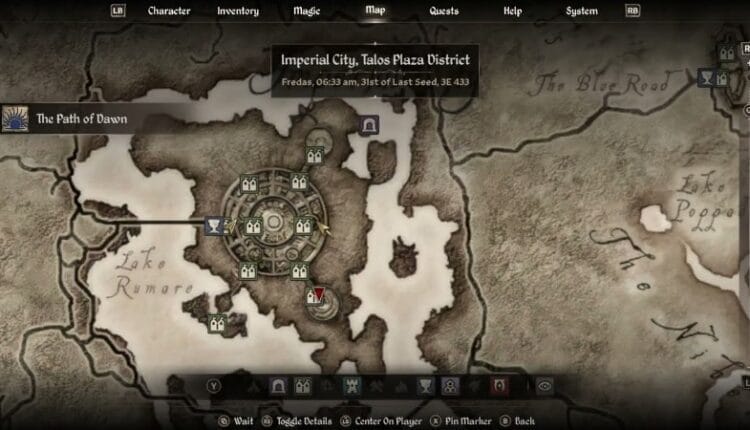The image size is (750, 430).
Task: Go to the Magic tab
Action: pos(306,12)
